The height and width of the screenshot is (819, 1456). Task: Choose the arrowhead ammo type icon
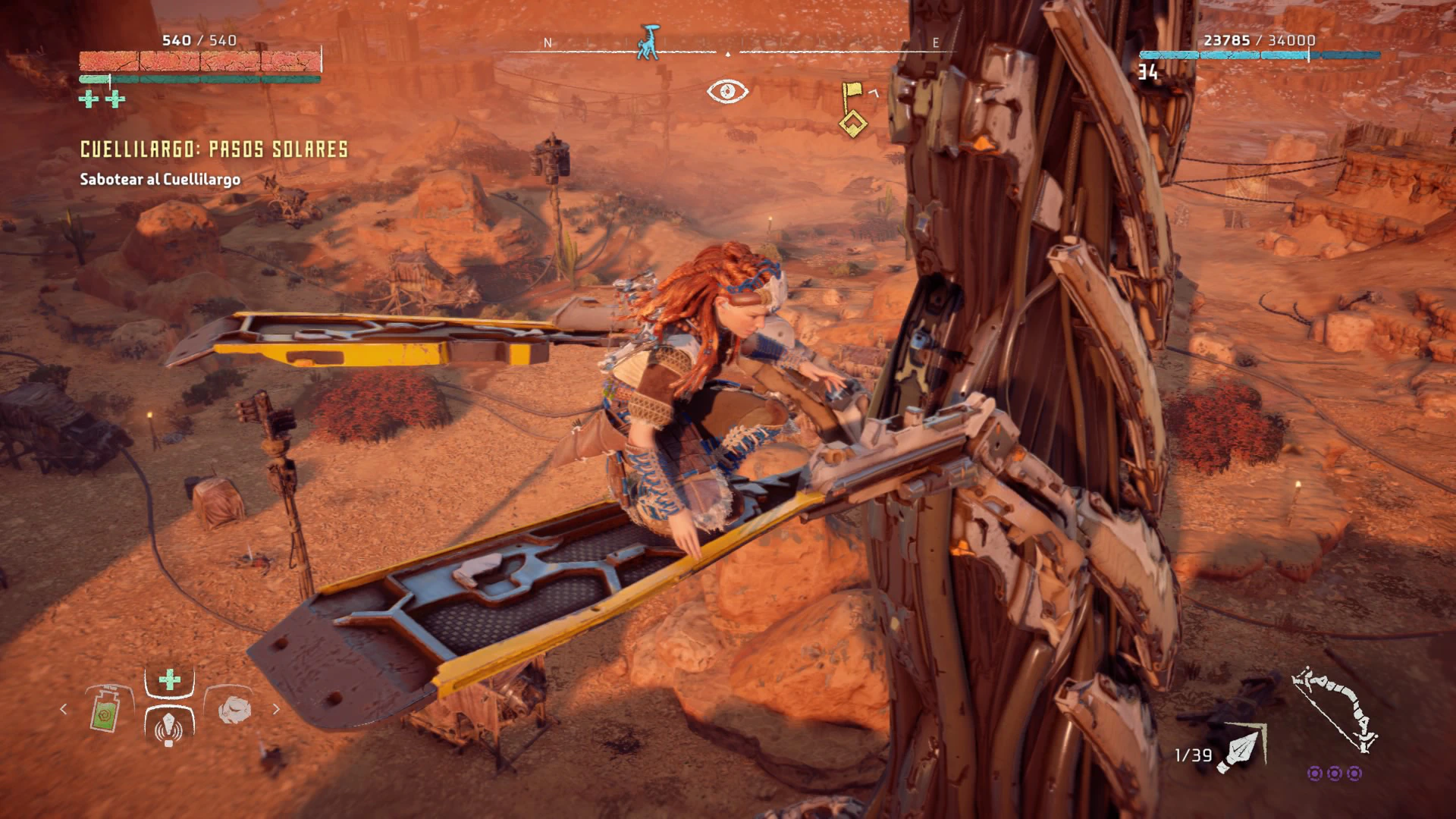pos(1241,748)
